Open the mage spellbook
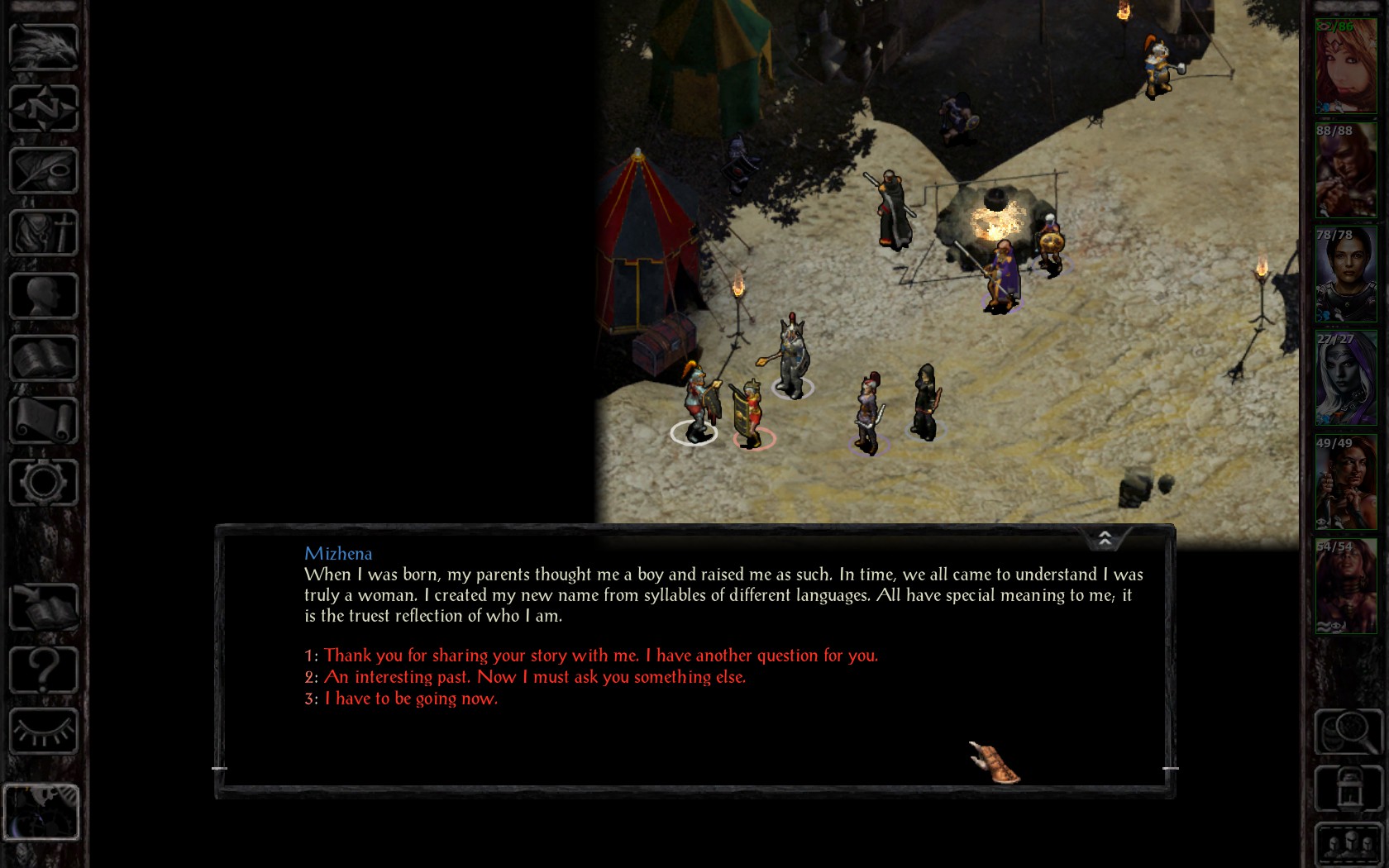Image resolution: width=1389 pixels, height=868 pixels. 43,358
